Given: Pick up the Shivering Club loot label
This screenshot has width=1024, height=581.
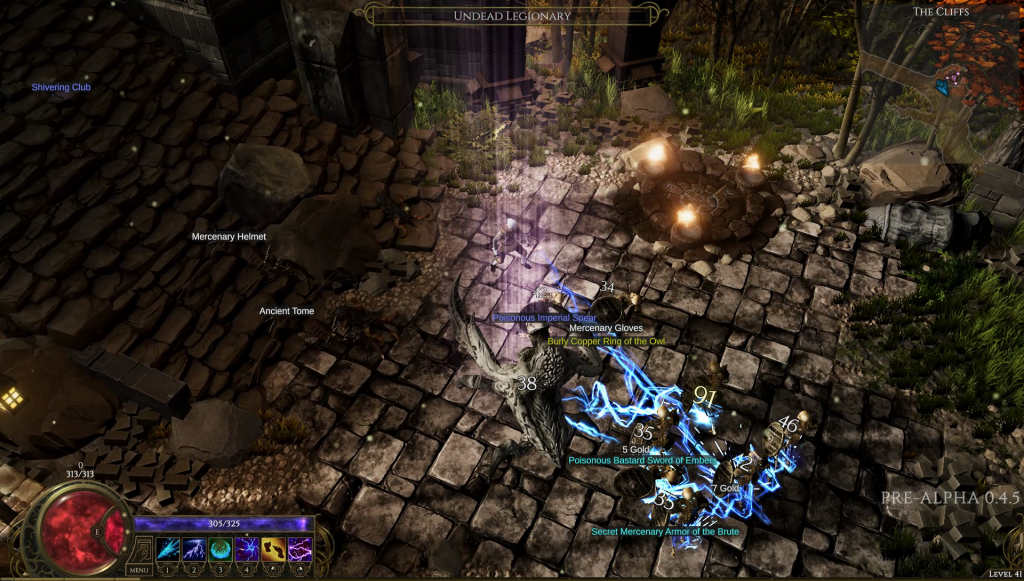Looking at the screenshot, I should pyautogui.click(x=61, y=87).
